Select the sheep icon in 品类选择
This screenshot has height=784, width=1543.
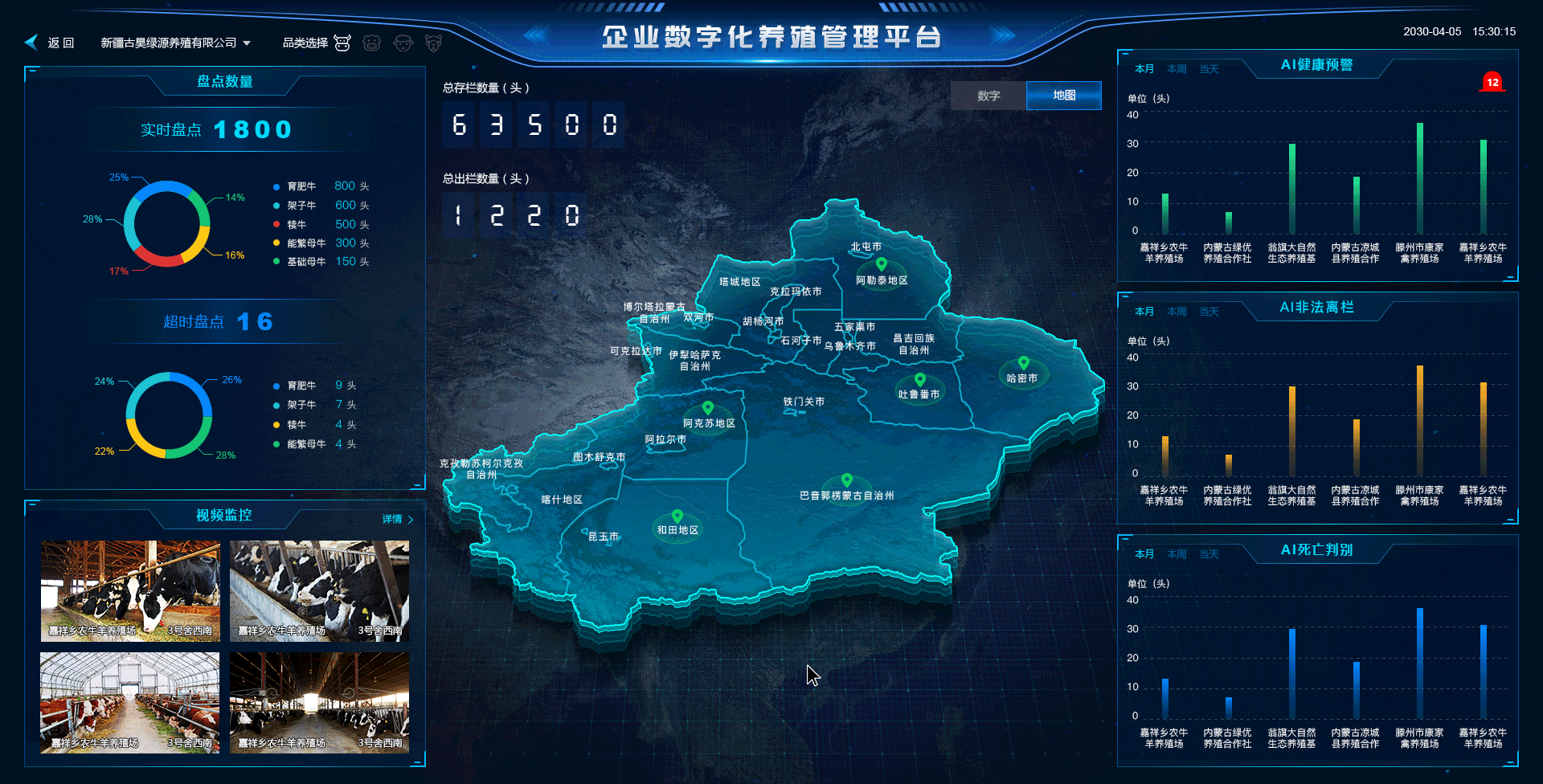tap(403, 42)
